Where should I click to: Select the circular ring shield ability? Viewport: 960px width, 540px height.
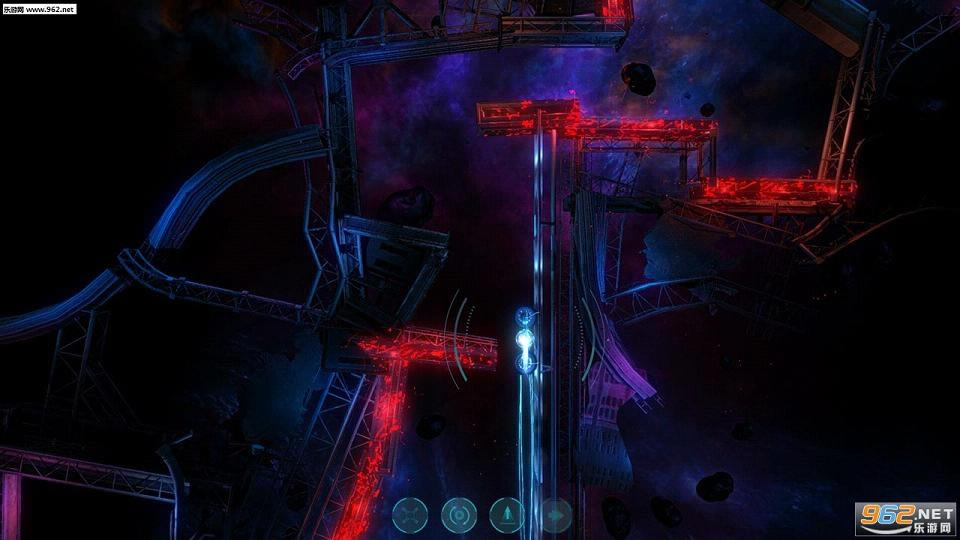pos(459,515)
